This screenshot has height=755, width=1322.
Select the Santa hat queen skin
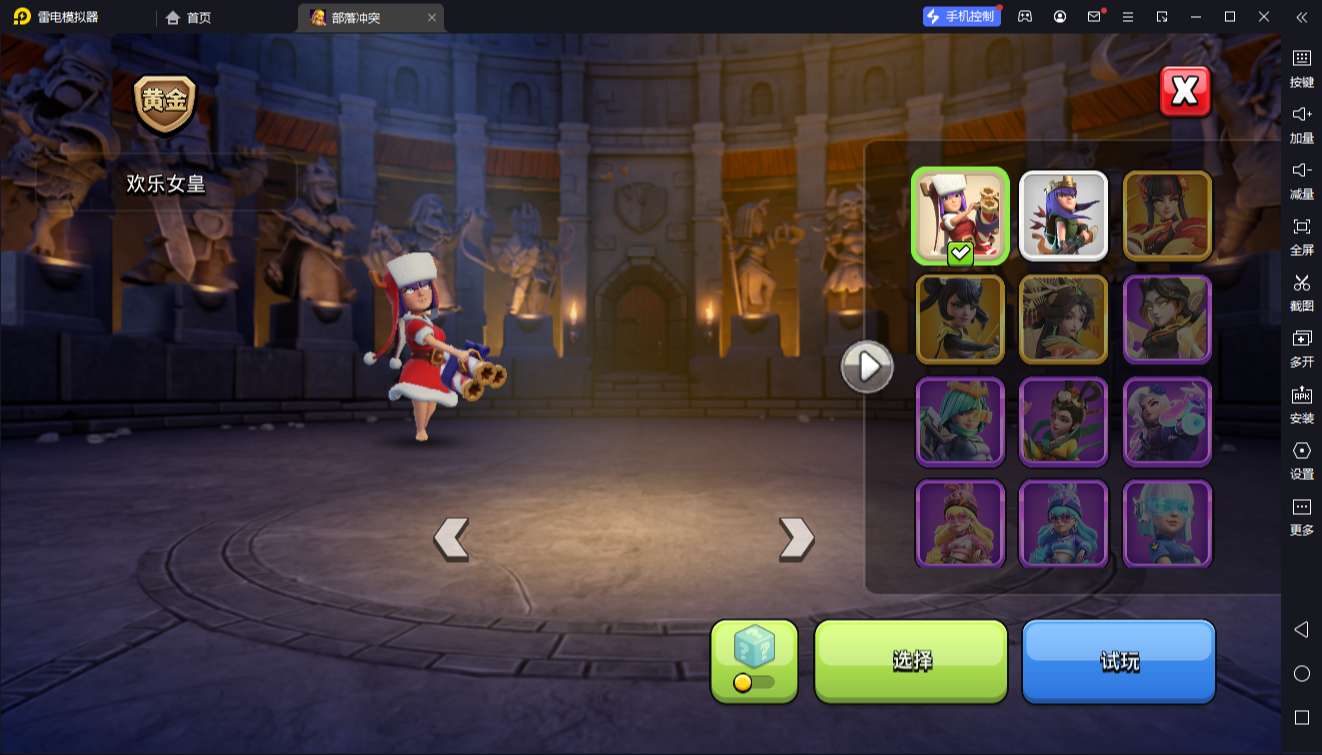[960, 216]
